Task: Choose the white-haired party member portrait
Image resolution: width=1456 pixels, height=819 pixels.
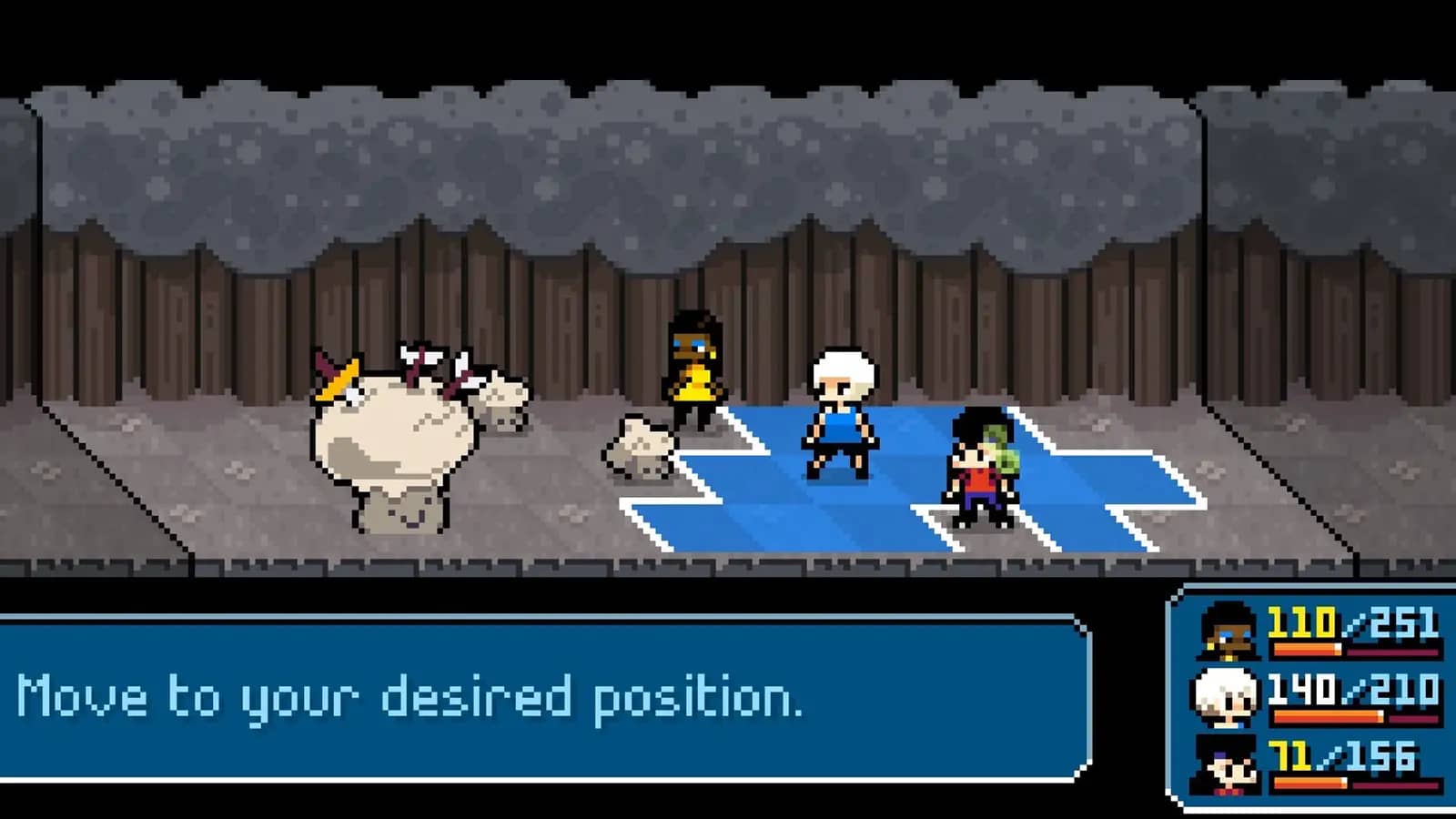Action: click(x=1225, y=697)
